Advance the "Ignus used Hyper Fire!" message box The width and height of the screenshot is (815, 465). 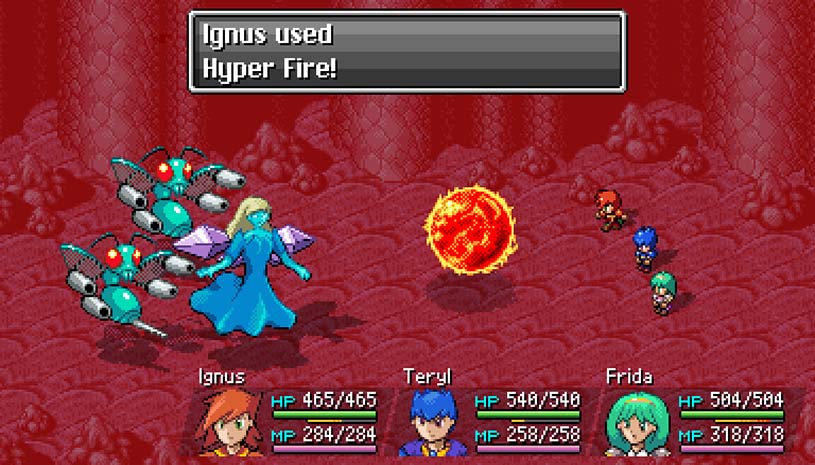click(406, 51)
